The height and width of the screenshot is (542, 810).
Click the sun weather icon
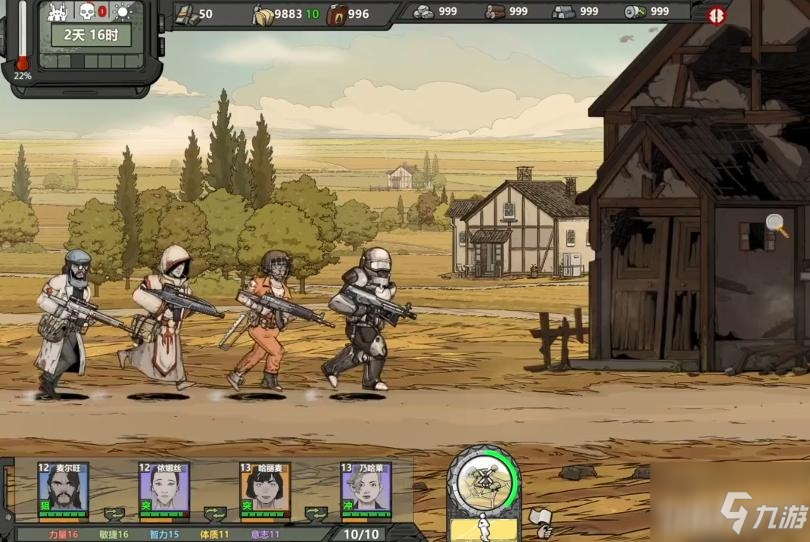[x=122, y=11]
